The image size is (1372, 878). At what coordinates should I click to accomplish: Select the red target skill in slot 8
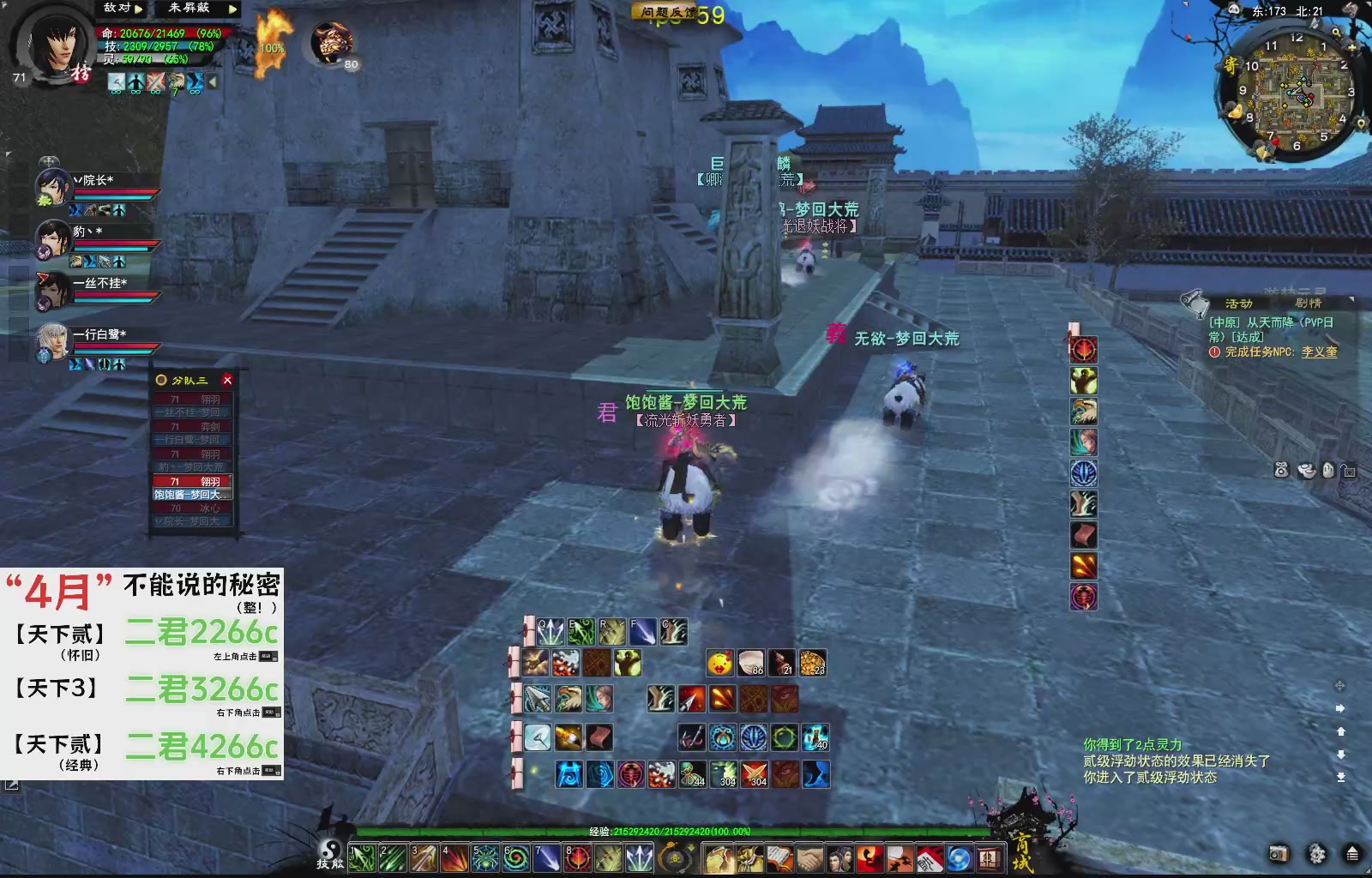576,858
